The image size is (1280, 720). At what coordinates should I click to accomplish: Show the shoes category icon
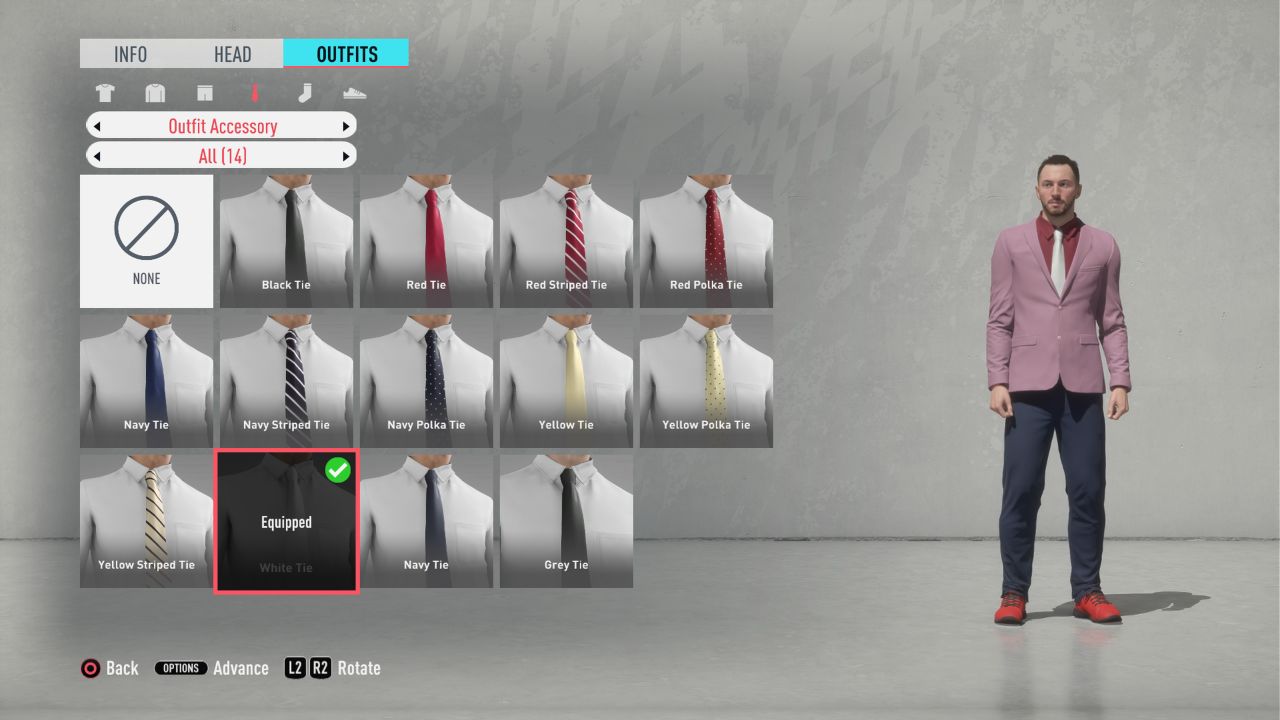354,94
